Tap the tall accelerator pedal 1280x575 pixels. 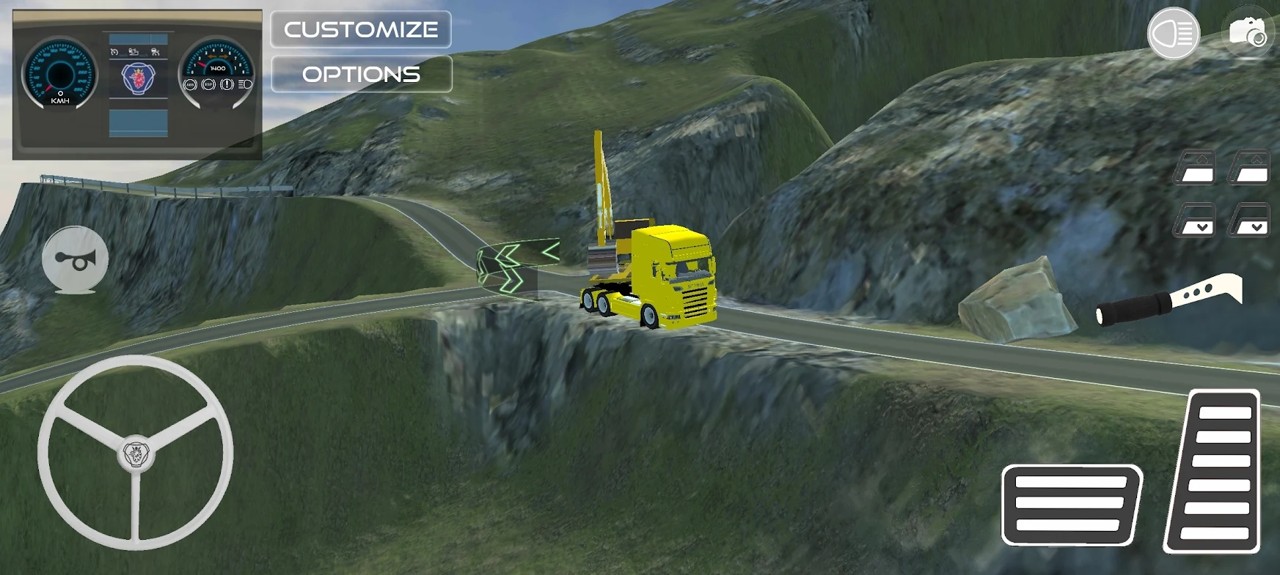coord(1213,470)
